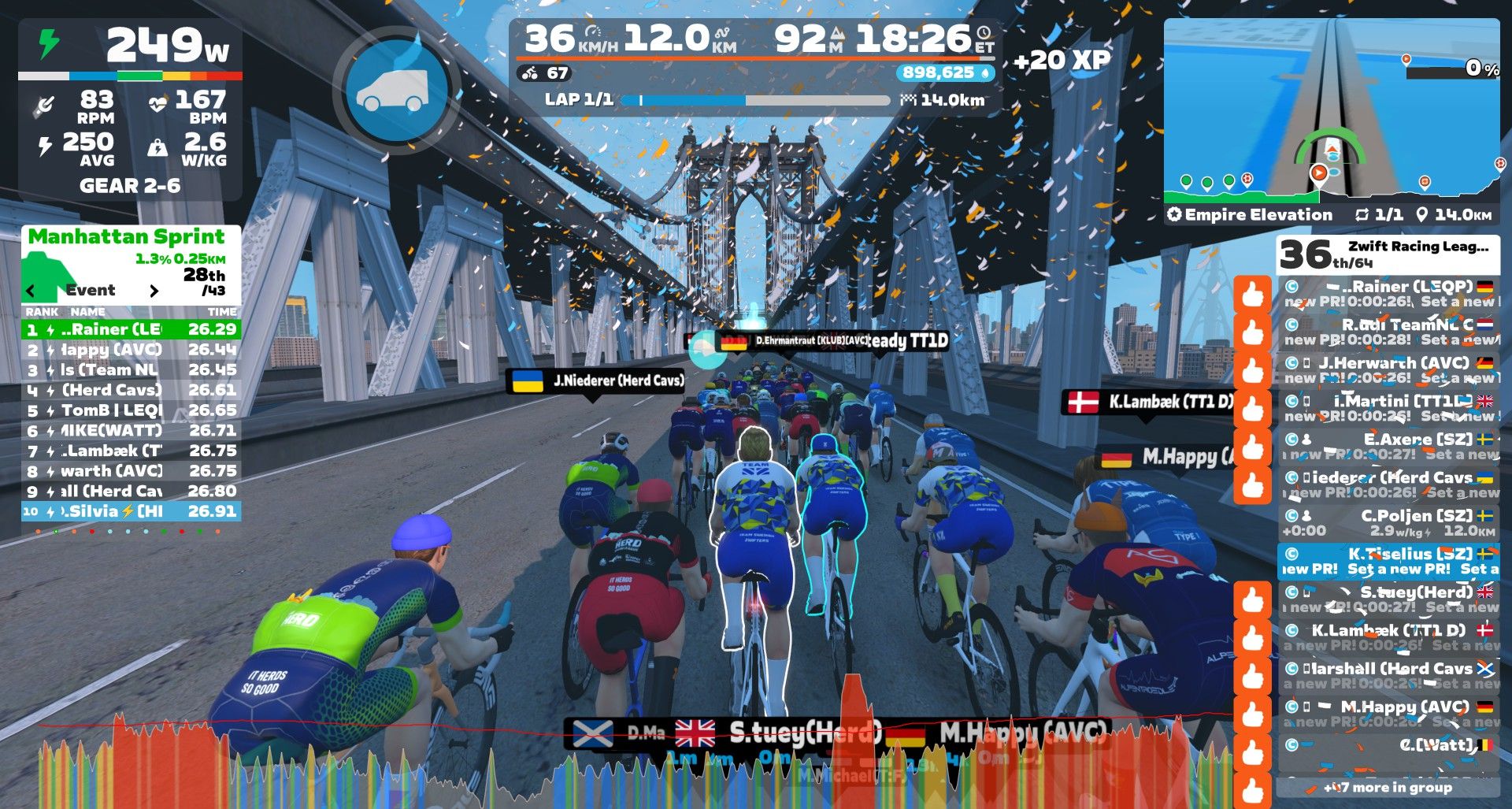Give Ride On thumbs-up to M.Happy (AVC)
The width and height of the screenshot is (1512, 809).
(x=1253, y=714)
